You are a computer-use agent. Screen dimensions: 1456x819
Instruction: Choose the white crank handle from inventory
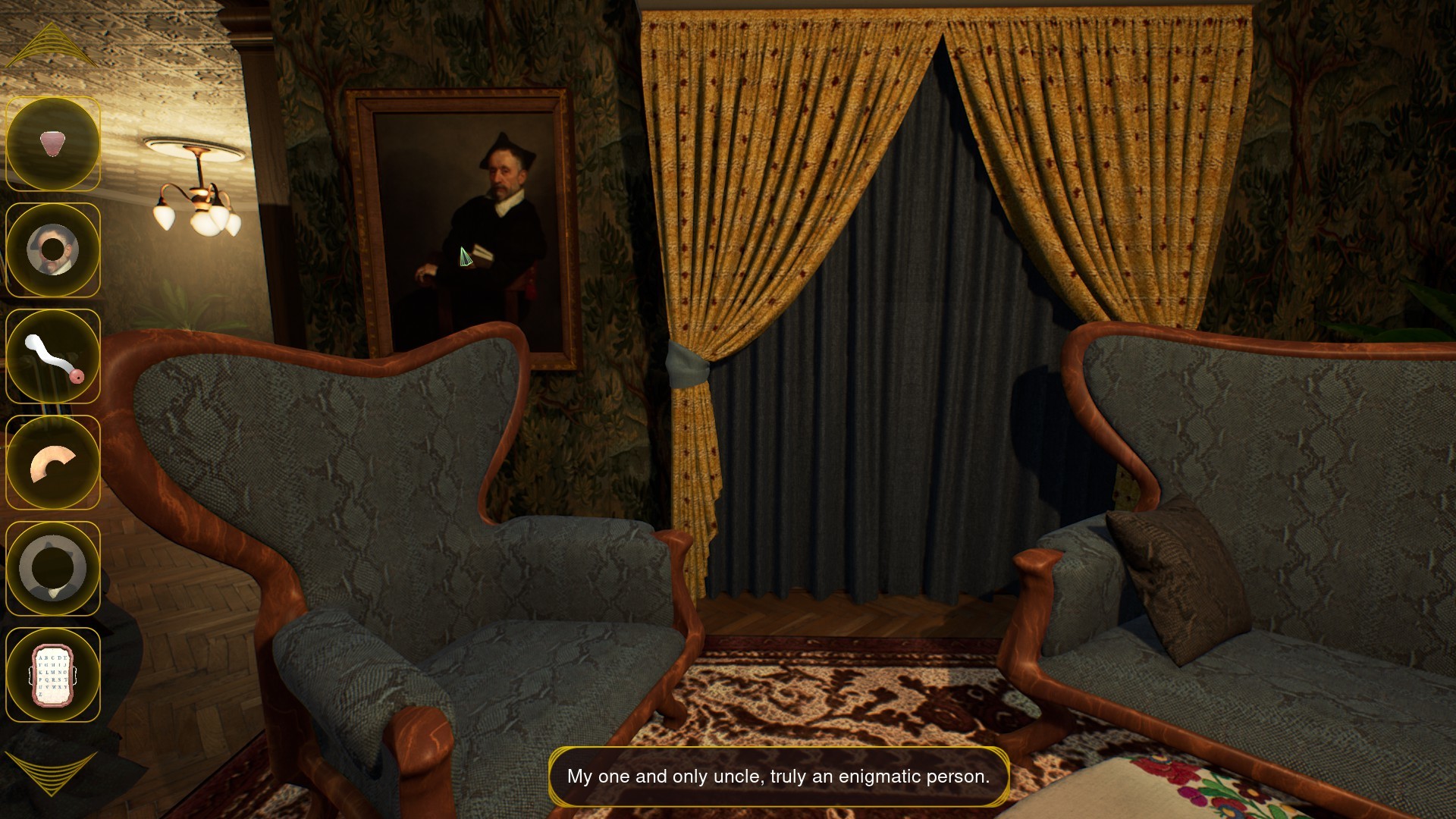pos(53,356)
